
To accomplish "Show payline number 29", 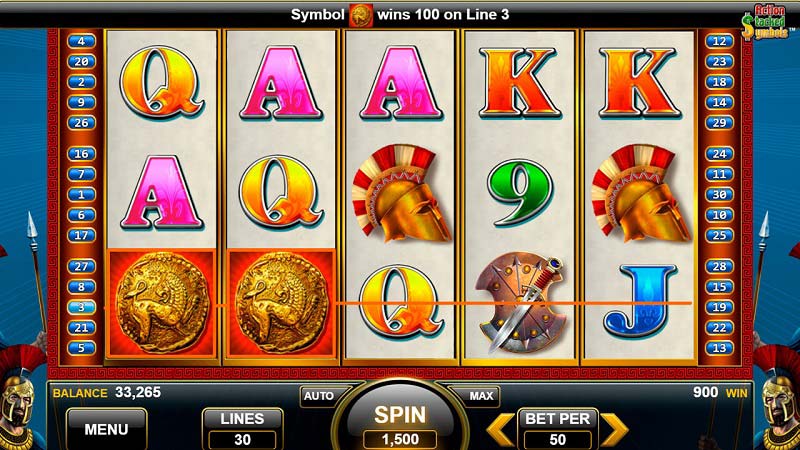I will (717, 122).
